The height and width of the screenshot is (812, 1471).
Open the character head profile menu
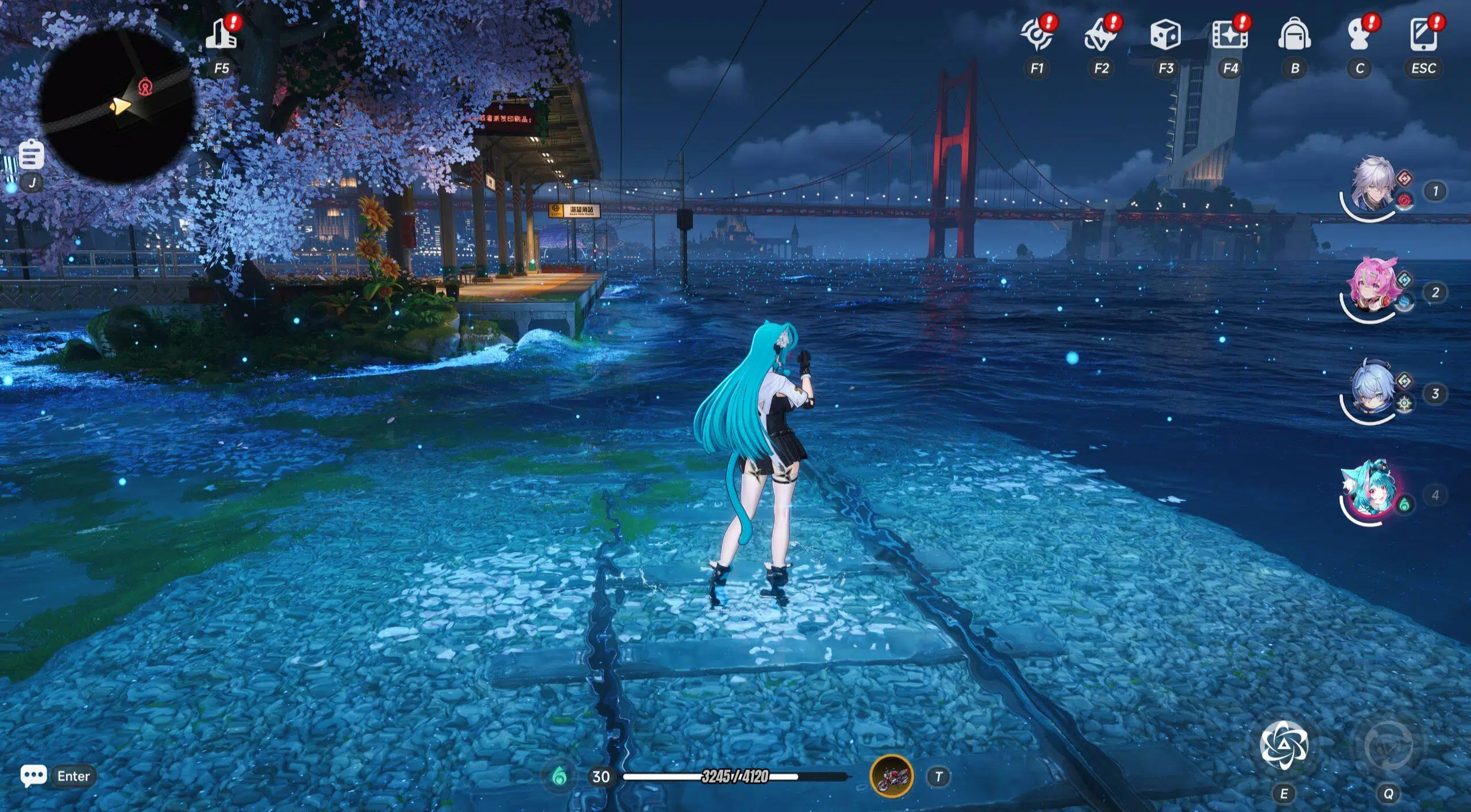point(1359,34)
